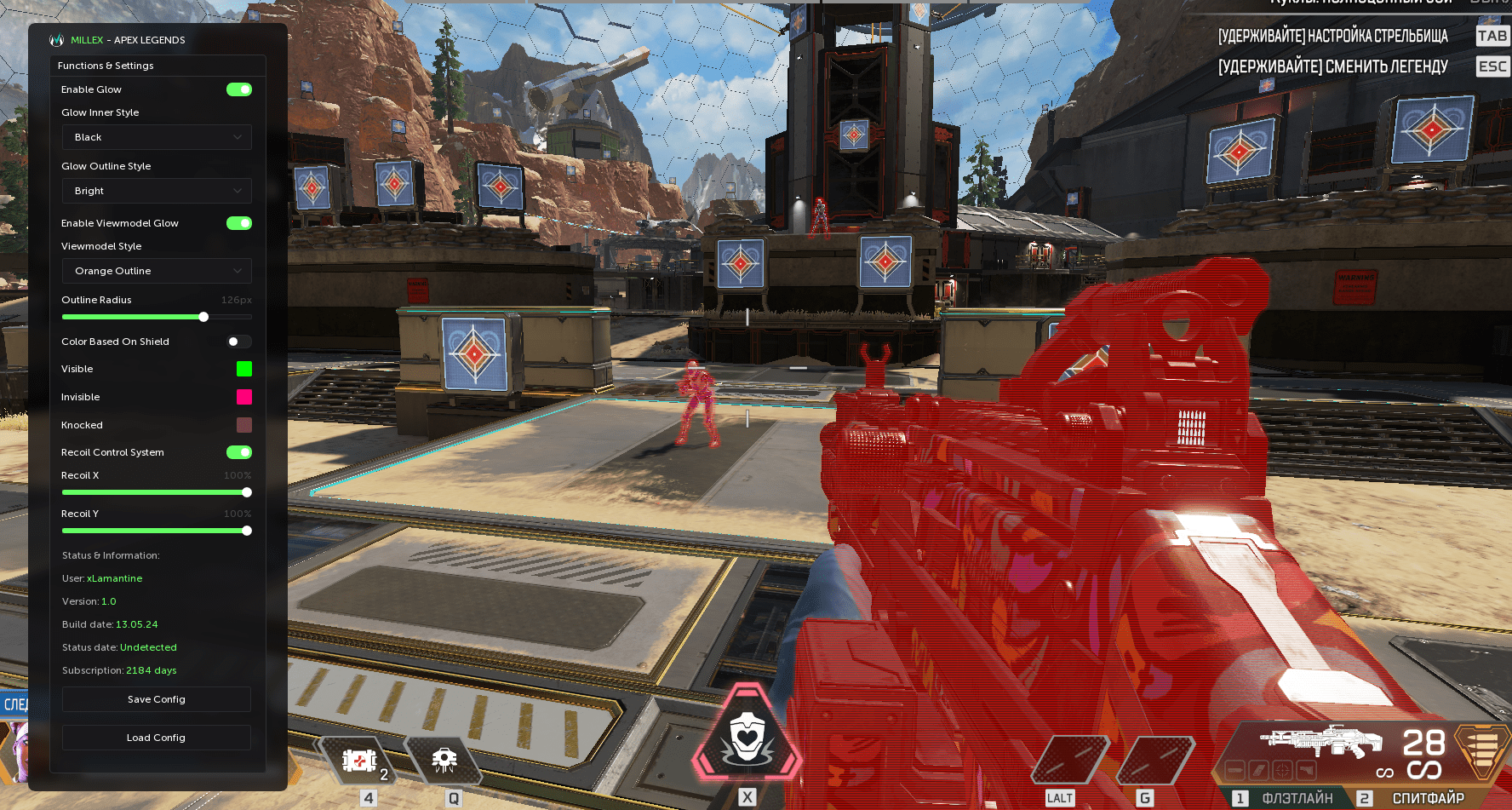Click the Recoil Y slider handle
The image size is (1512, 810).
pos(247,531)
